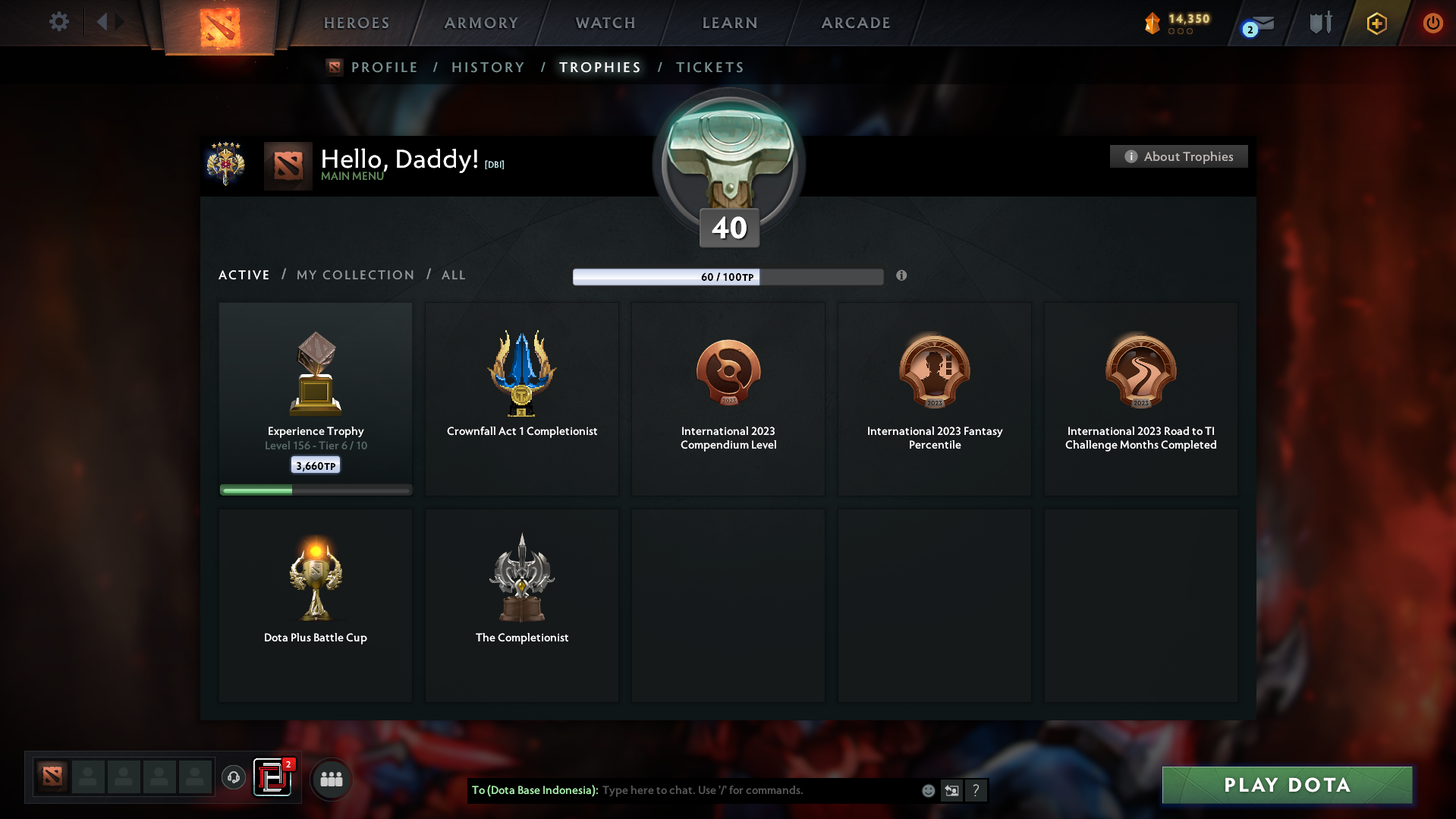This screenshot has height=819, width=1456.
Task: Click the About Trophies button
Action: tap(1178, 156)
